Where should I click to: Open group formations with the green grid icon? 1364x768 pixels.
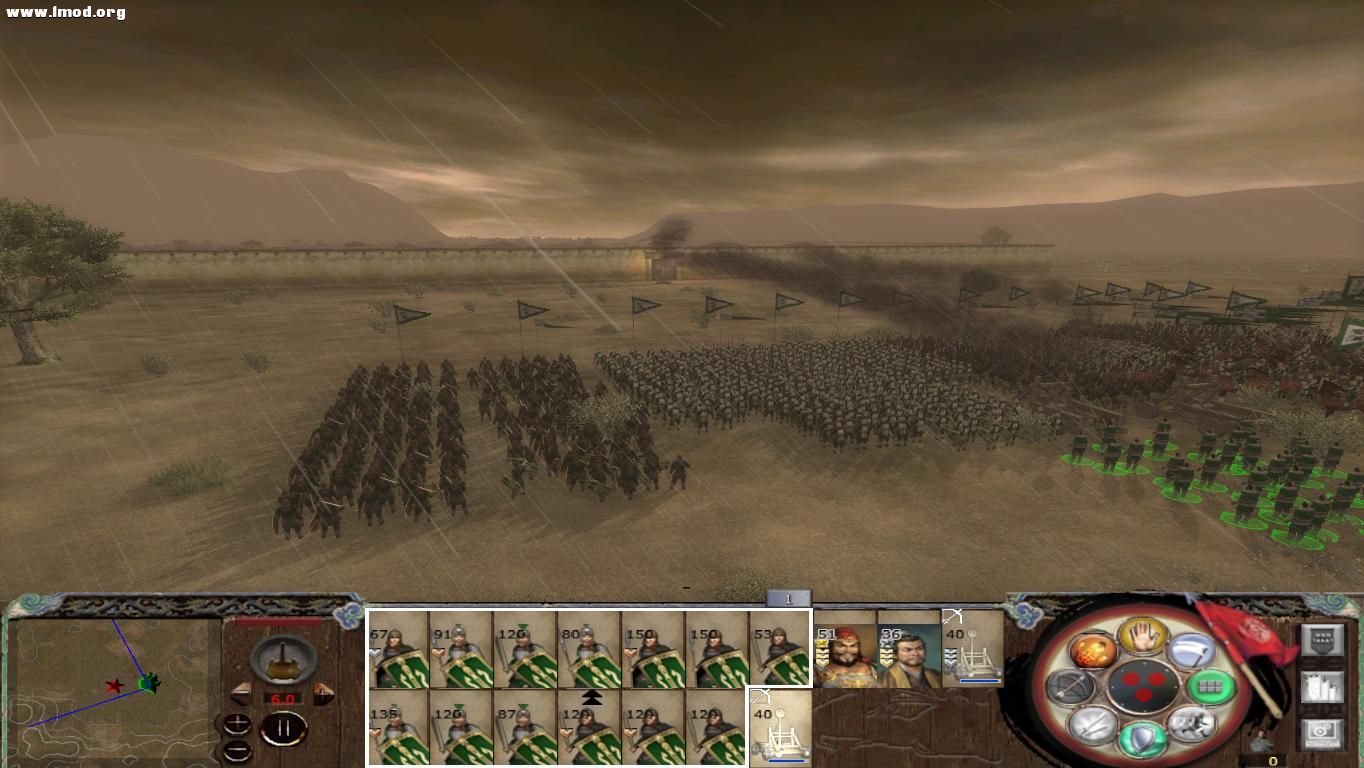point(1212,687)
